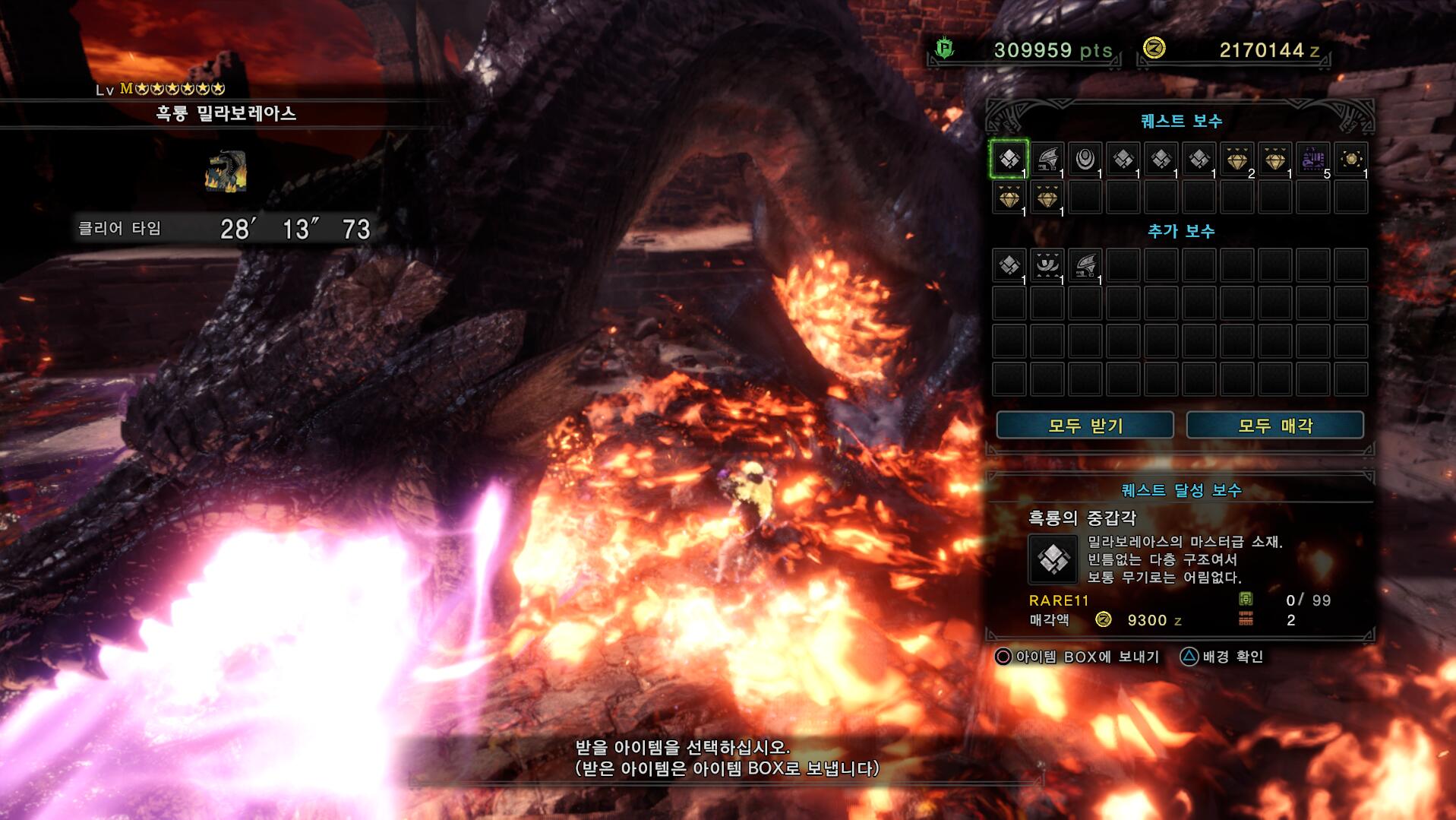The image size is (1456, 820).
Task: Click the 모두 받기 receive-all button
Action: pyautogui.click(x=1085, y=426)
